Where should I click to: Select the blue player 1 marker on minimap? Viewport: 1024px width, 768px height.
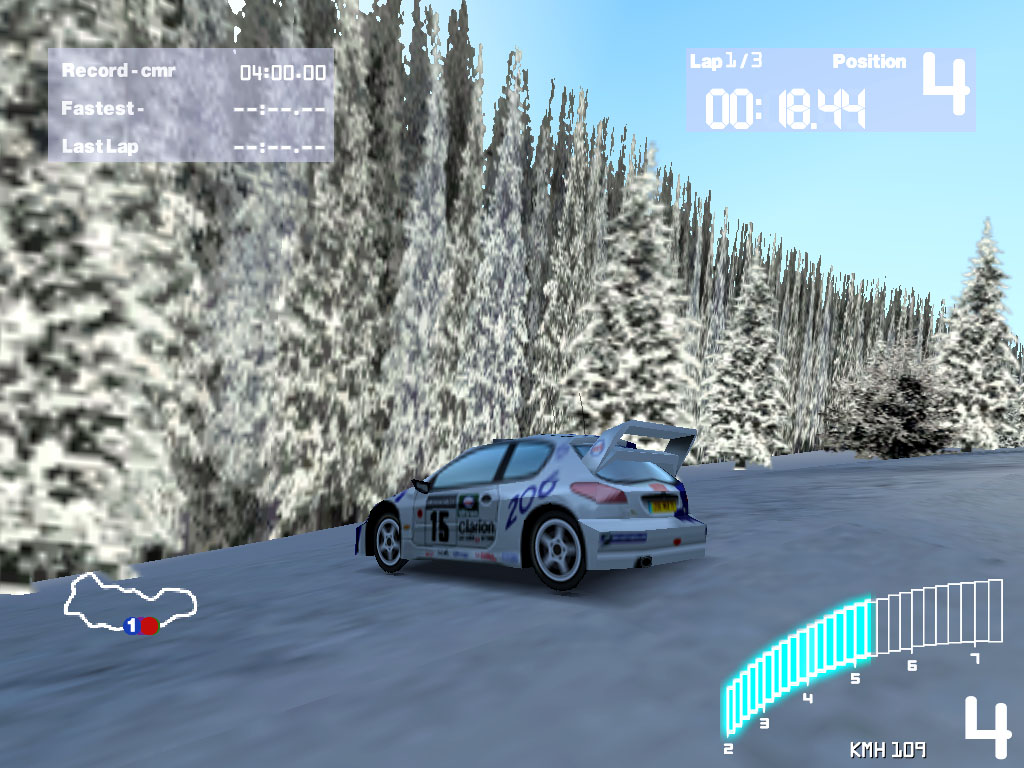pyautogui.click(x=131, y=626)
